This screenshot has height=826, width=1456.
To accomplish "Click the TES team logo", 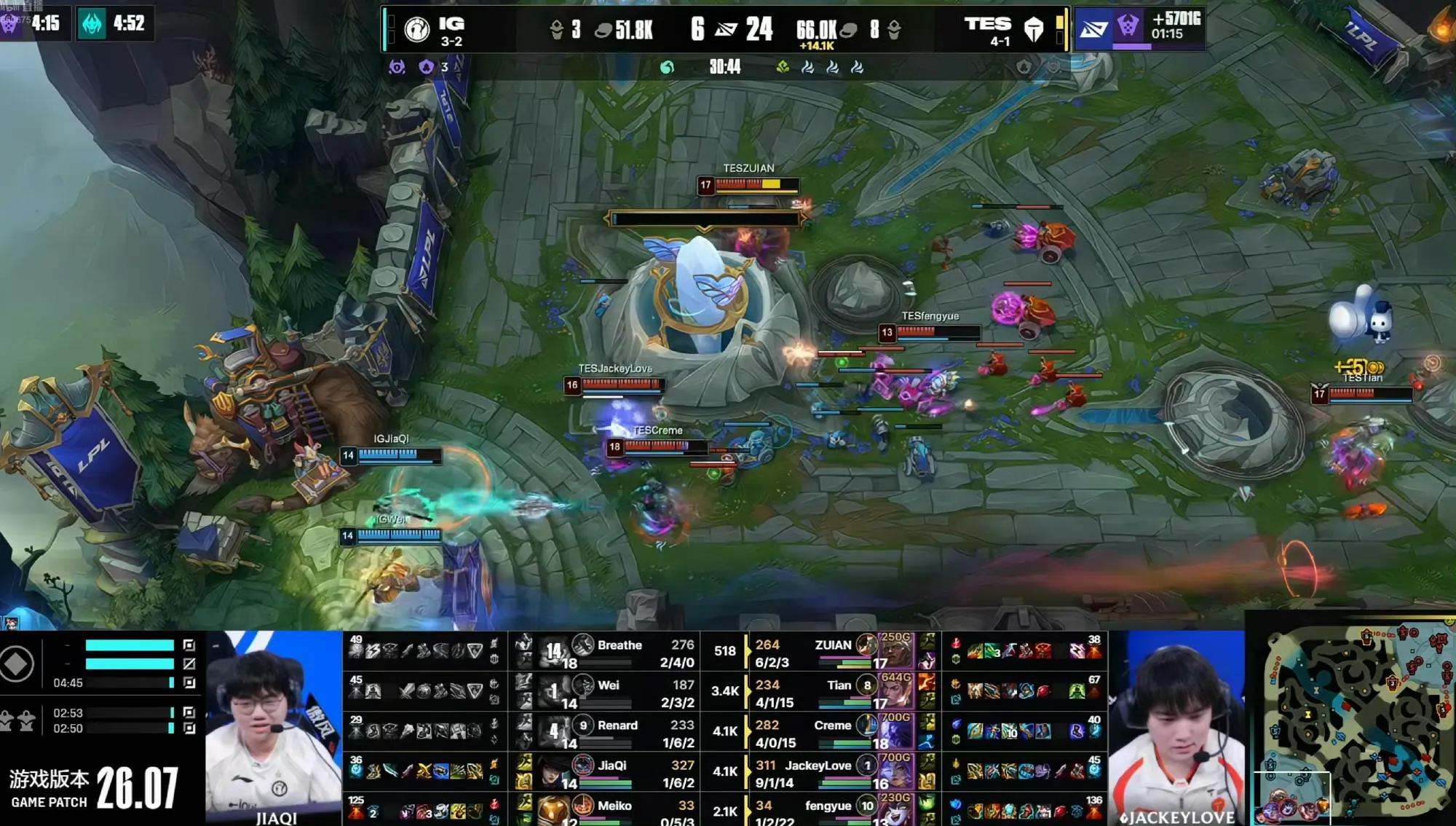I will pyautogui.click(x=1034, y=29).
